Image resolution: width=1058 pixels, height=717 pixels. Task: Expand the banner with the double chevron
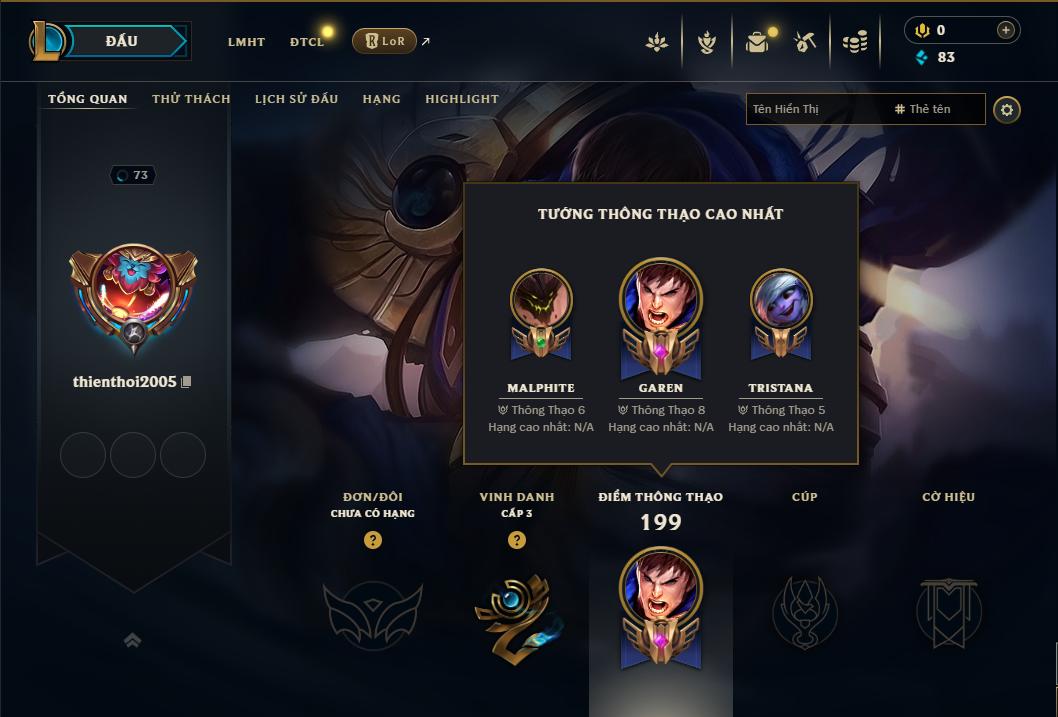132,640
